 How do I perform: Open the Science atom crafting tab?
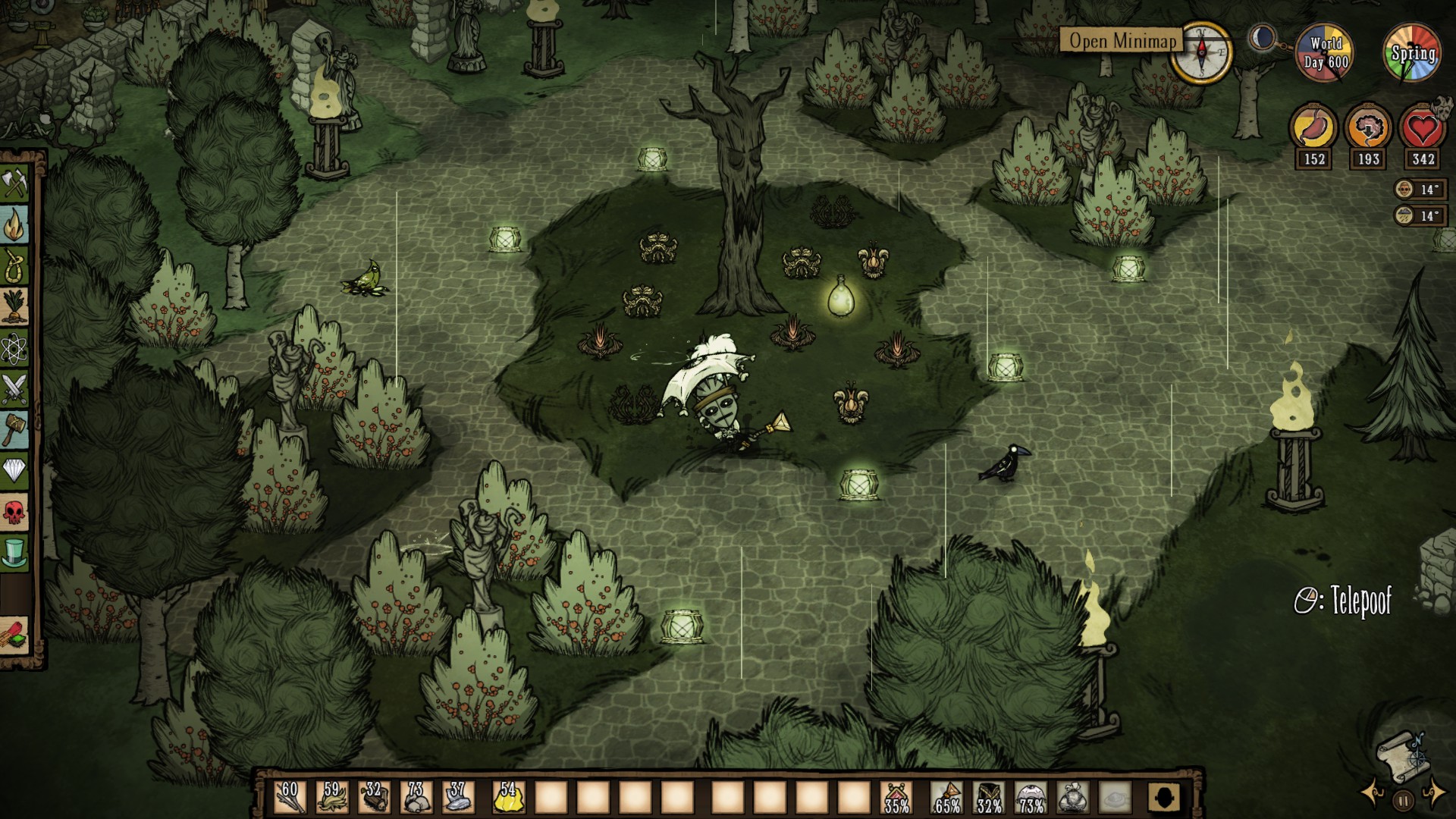pos(14,349)
